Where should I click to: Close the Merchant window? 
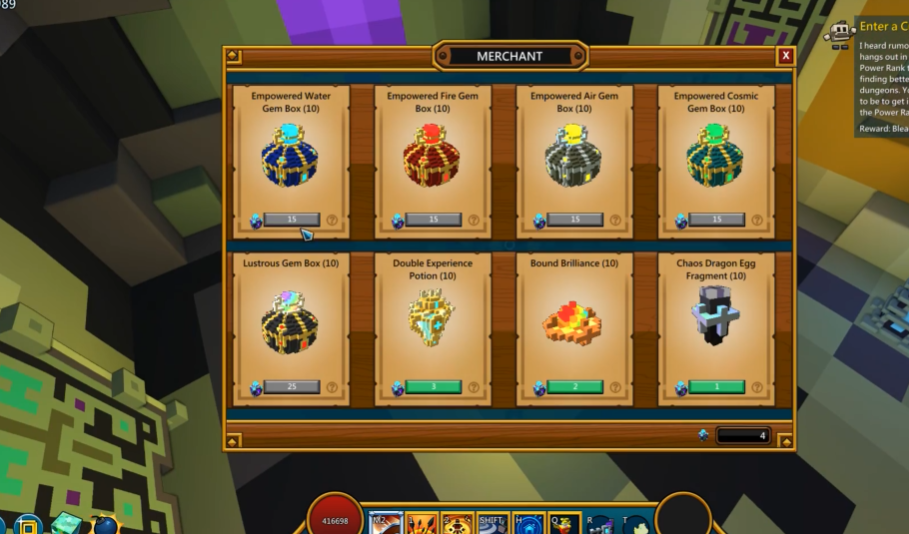[786, 56]
